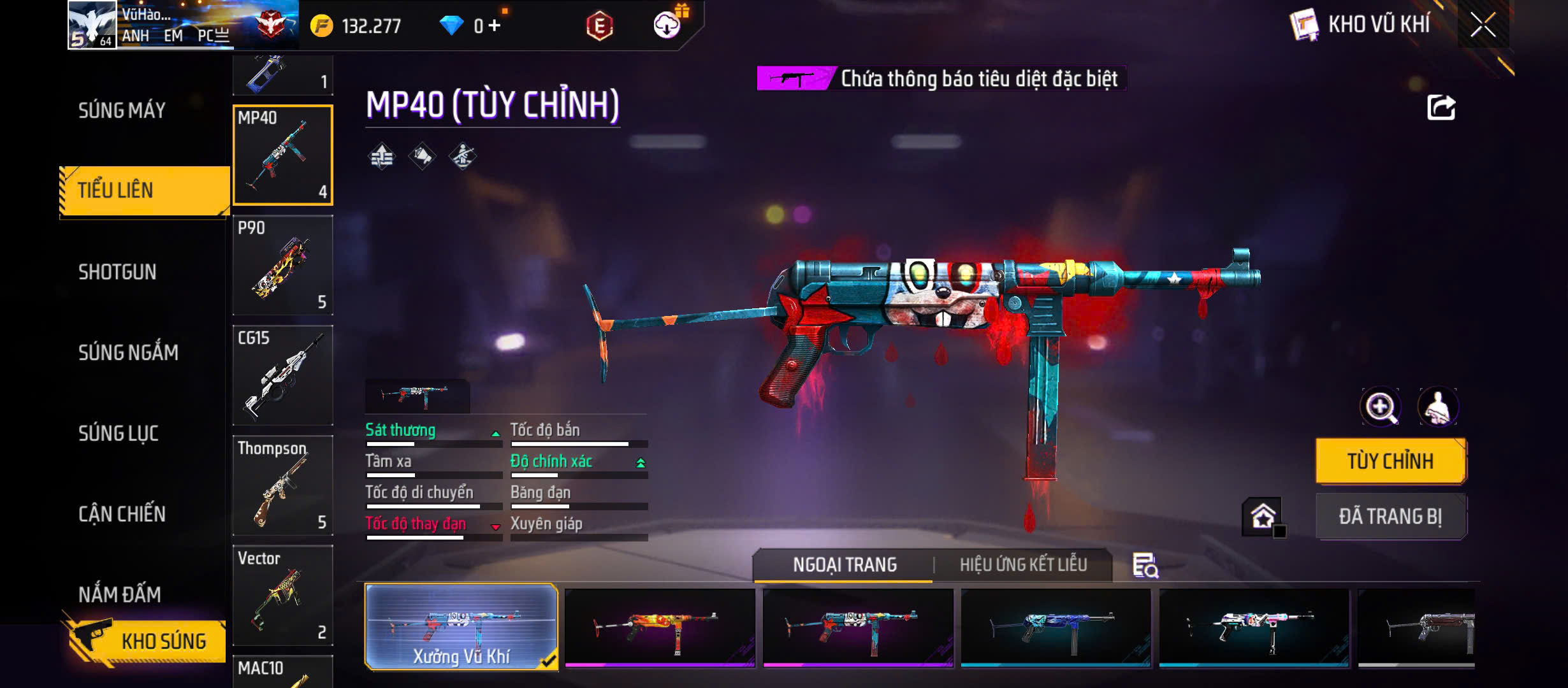This screenshot has height=688, width=1568.
Task: Choose the Thompson weapon tile
Action: pyautogui.click(x=282, y=485)
